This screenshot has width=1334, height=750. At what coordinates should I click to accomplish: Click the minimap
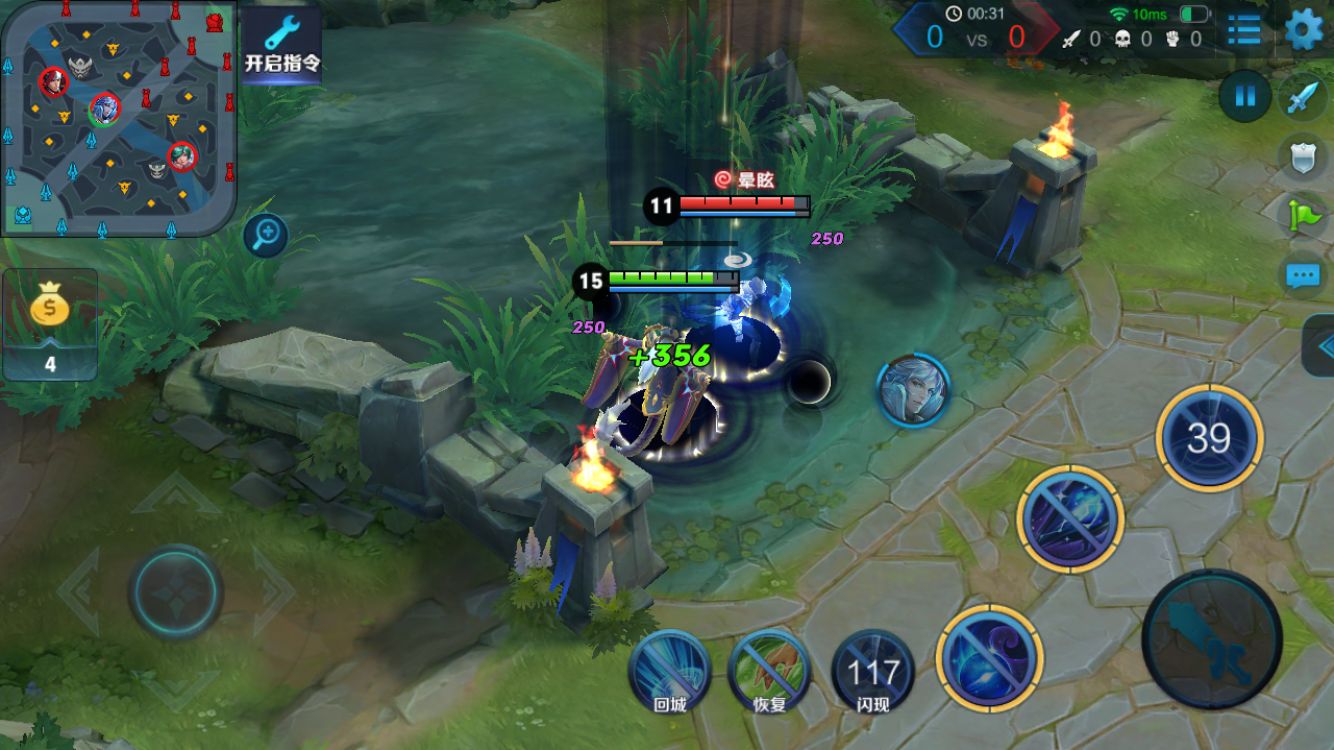(x=118, y=118)
